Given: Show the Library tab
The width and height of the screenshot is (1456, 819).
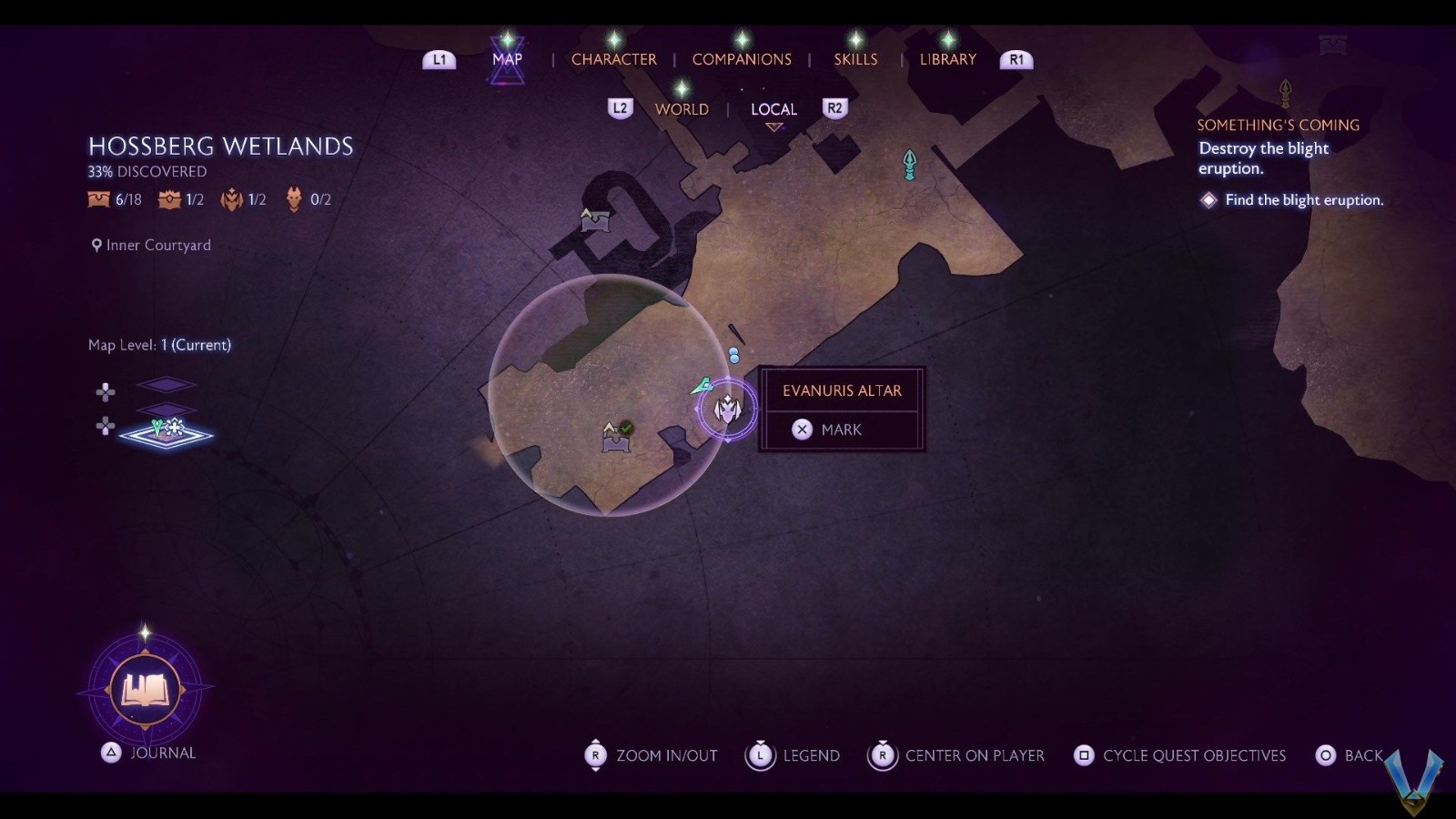Looking at the screenshot, I should point(947,59).
